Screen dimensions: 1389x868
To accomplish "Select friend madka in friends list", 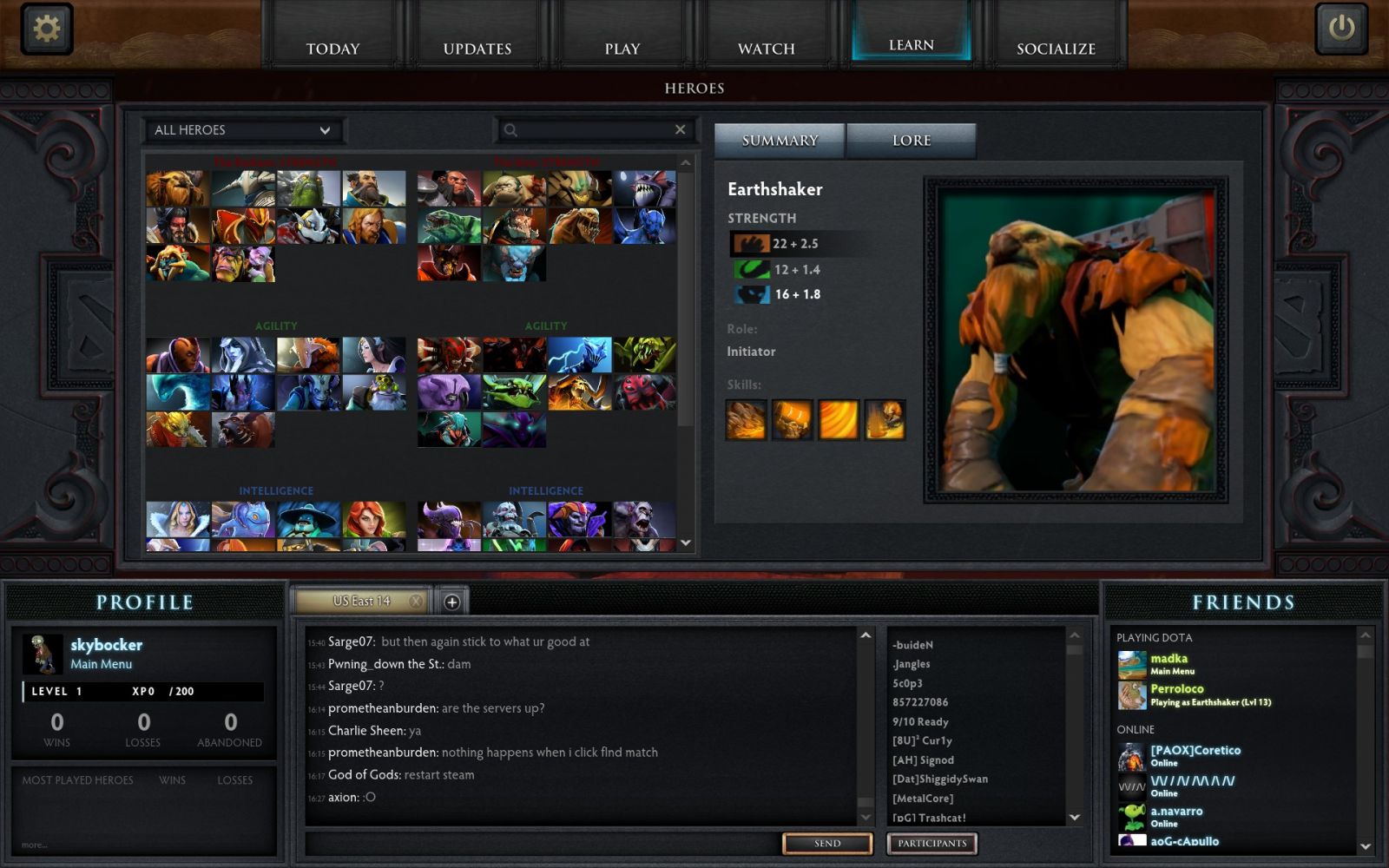I will coord(1168,659).
